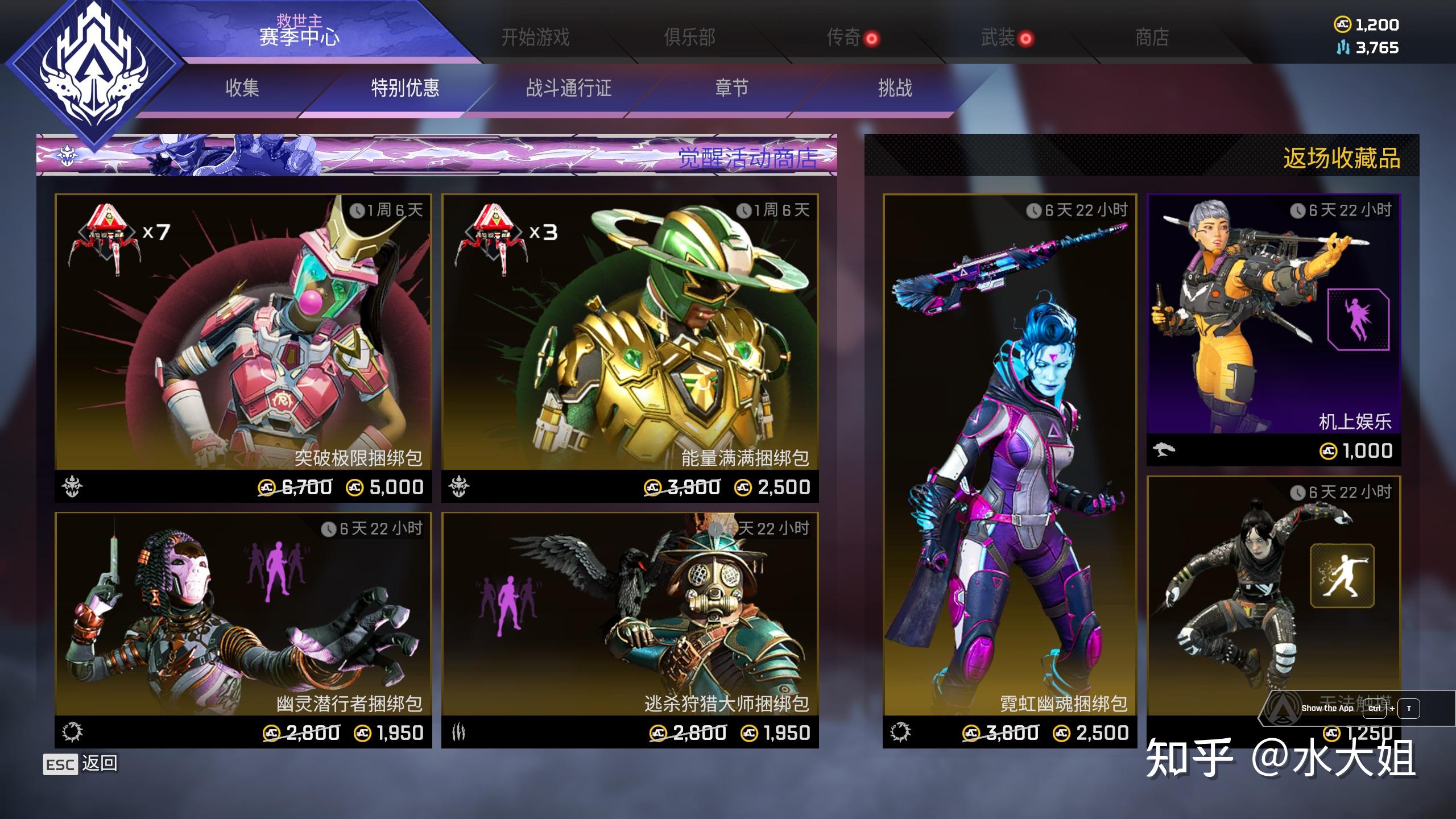Switch to the 赛季中心 top tab

coord(299,34)
